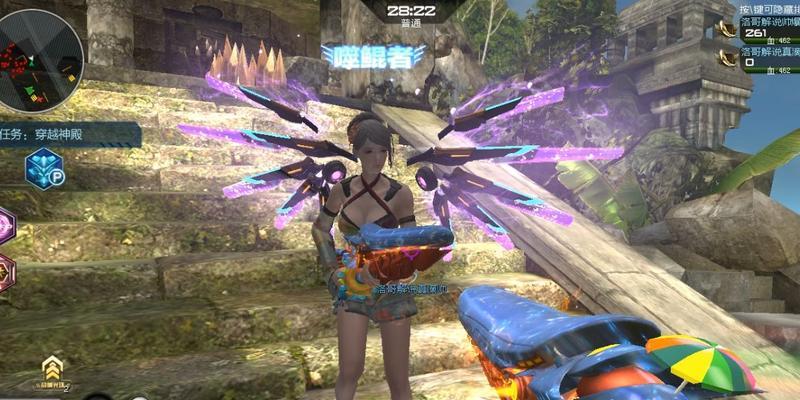Activate the blue hexagon cube skill icon
Image resolution: width=800 pixels, height=400 pixels.
43,167
